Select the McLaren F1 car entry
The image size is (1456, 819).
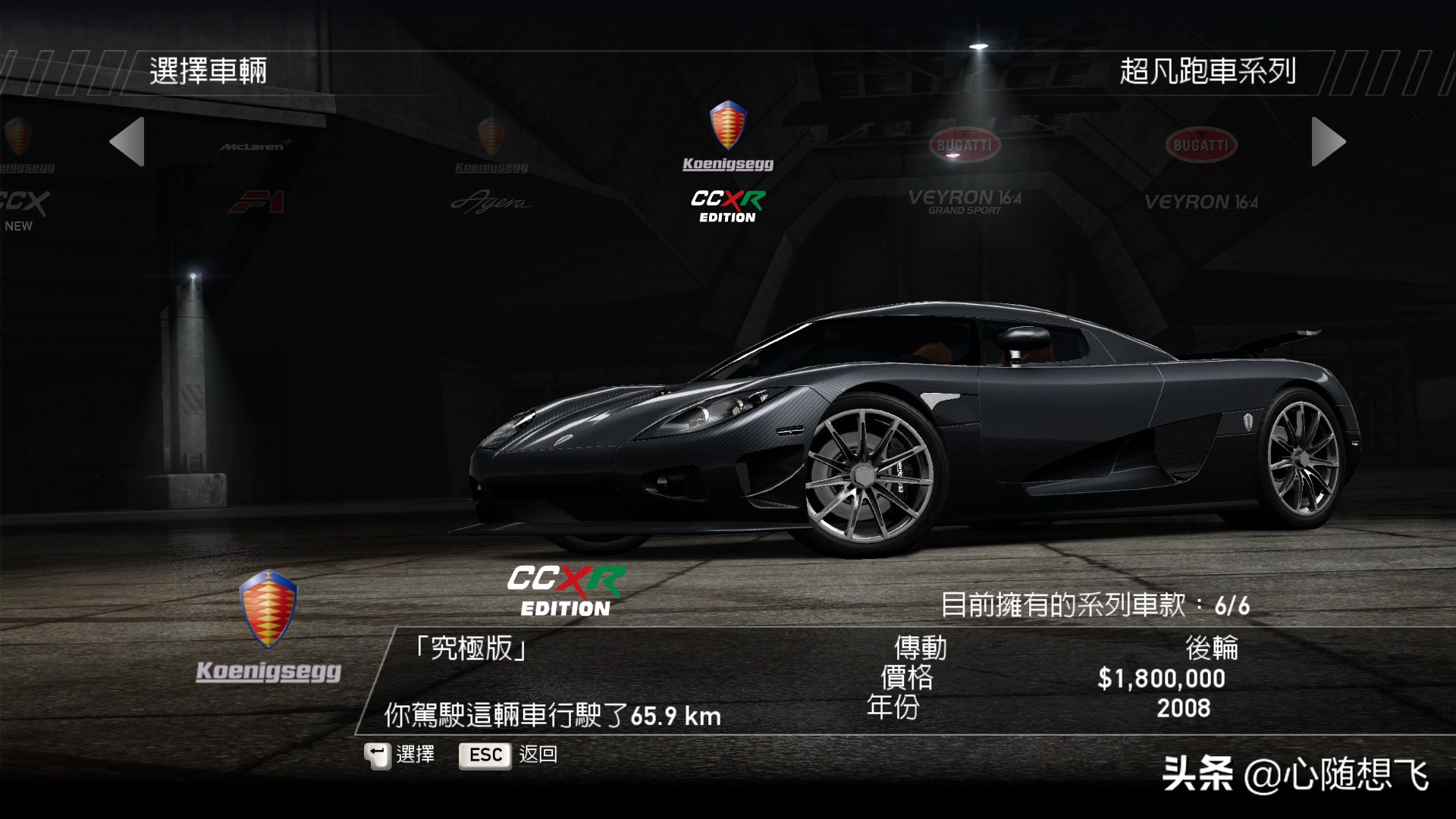tap(256, 174)
